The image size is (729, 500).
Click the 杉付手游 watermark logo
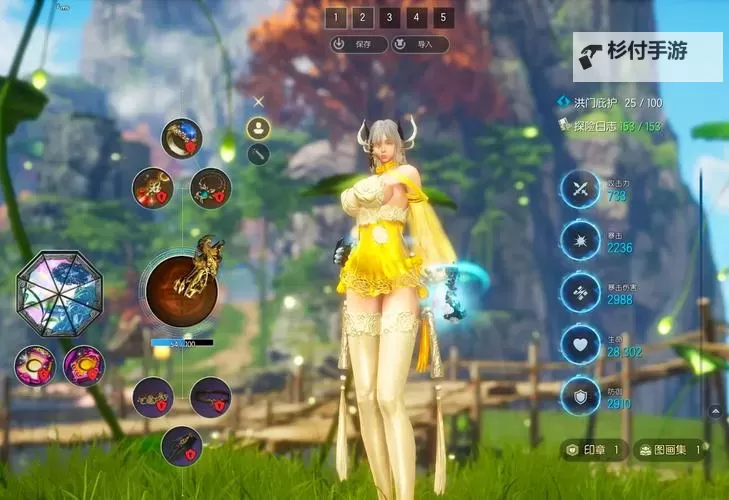[647, 56]
